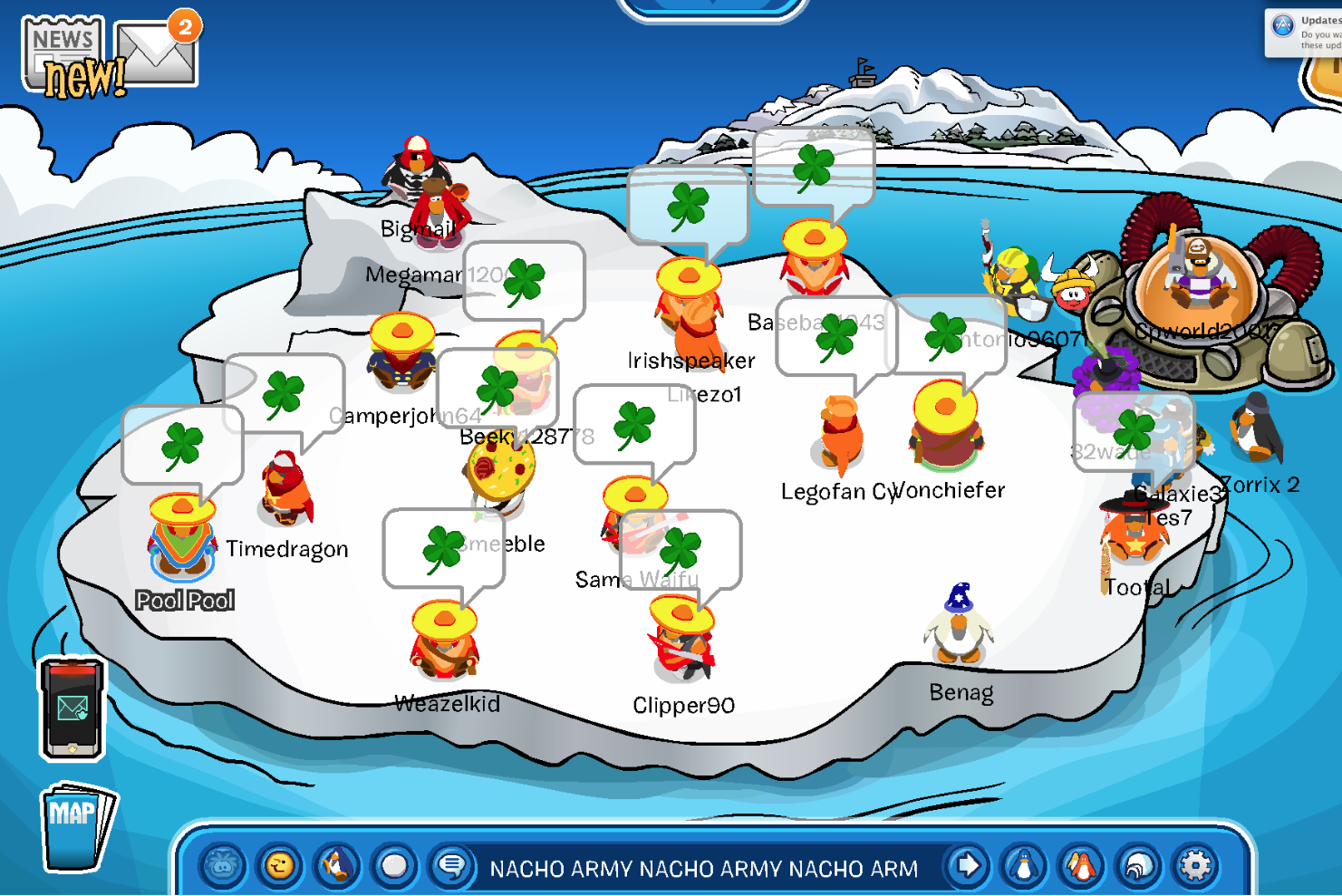Show the buddy list with two penguins
1342x896 pixels.
(x=1081, y=867)
